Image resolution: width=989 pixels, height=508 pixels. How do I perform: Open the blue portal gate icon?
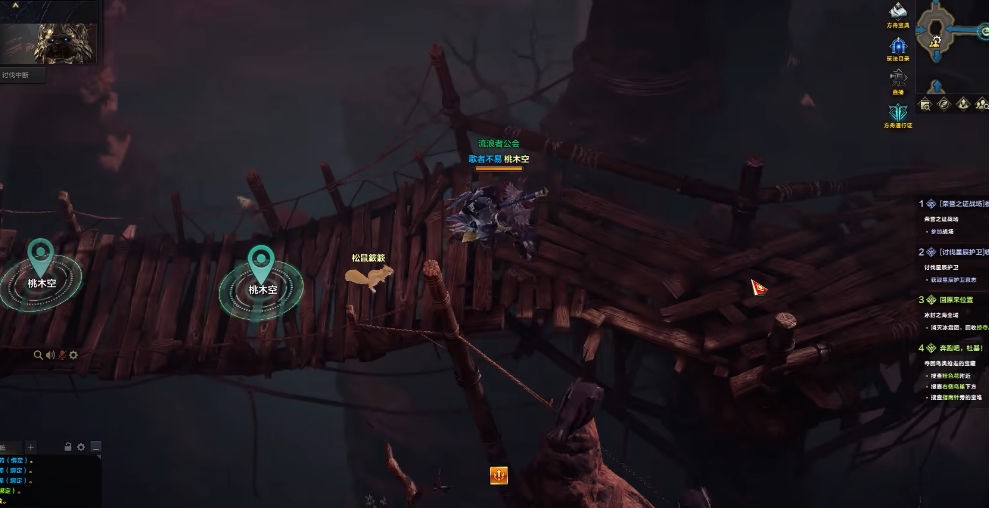click(x=898, y=46)
